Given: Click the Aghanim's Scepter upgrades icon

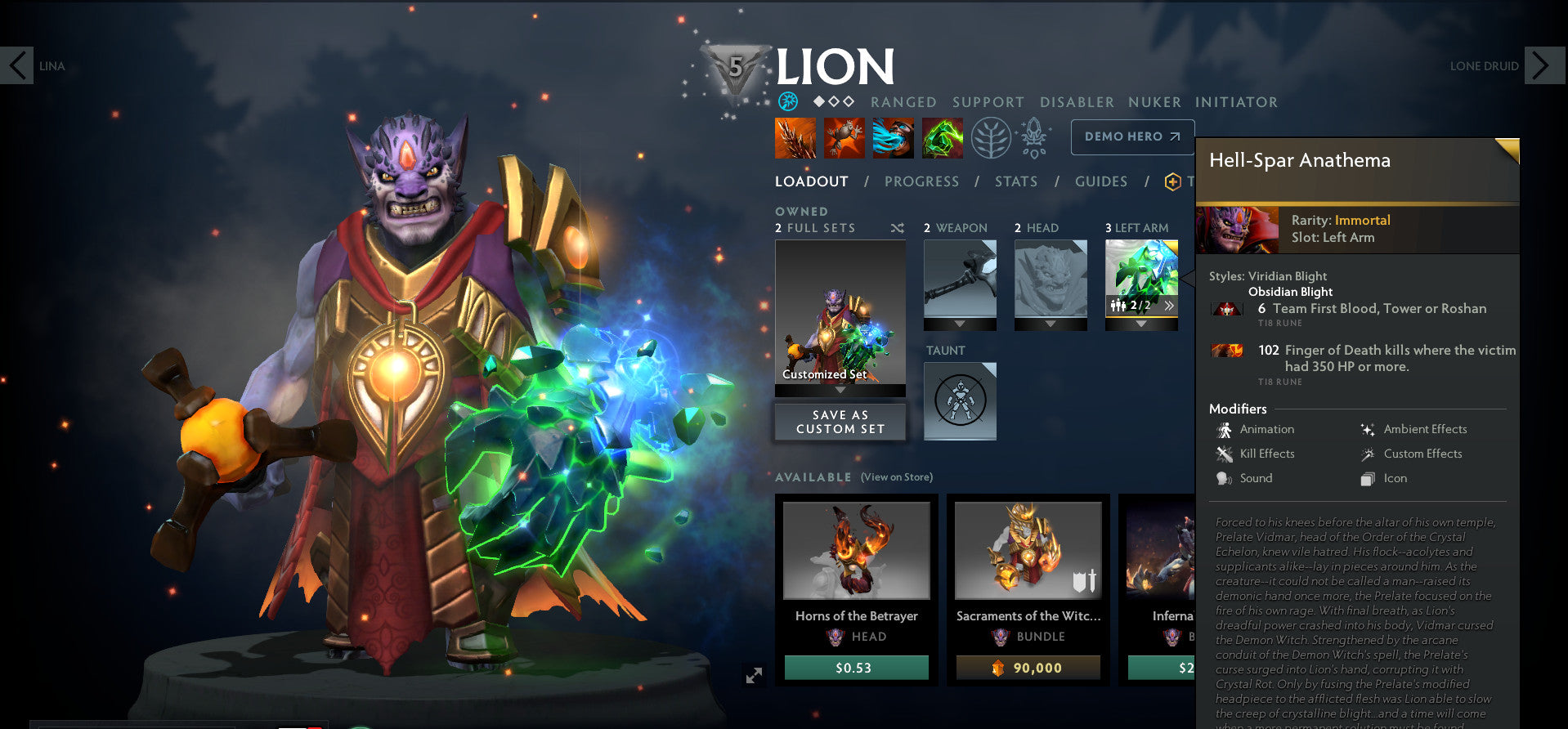Looking at the screenshot, I should 1033,137.
